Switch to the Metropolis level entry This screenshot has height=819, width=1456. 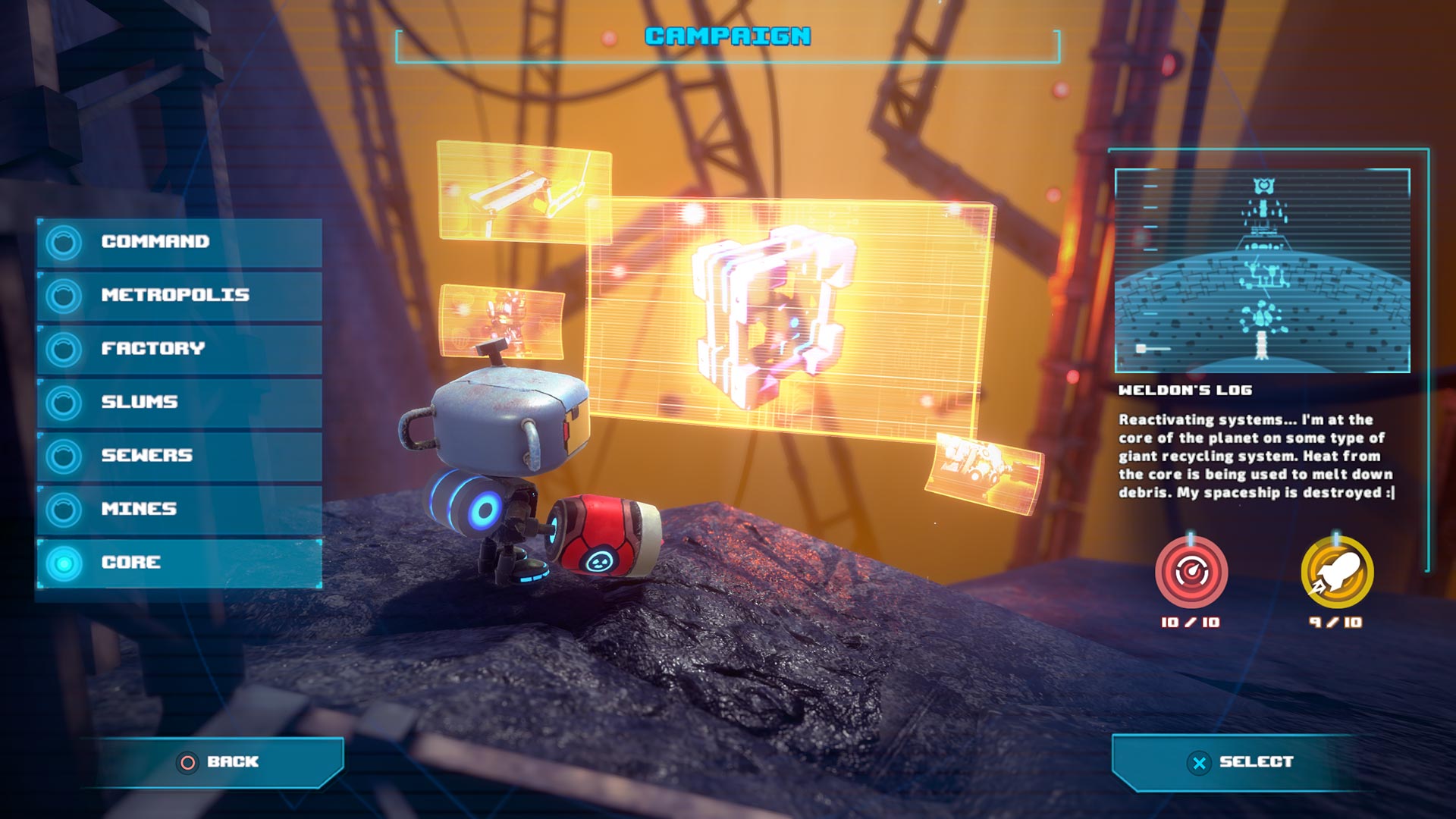pyautogui.click(x=174, y=297)
